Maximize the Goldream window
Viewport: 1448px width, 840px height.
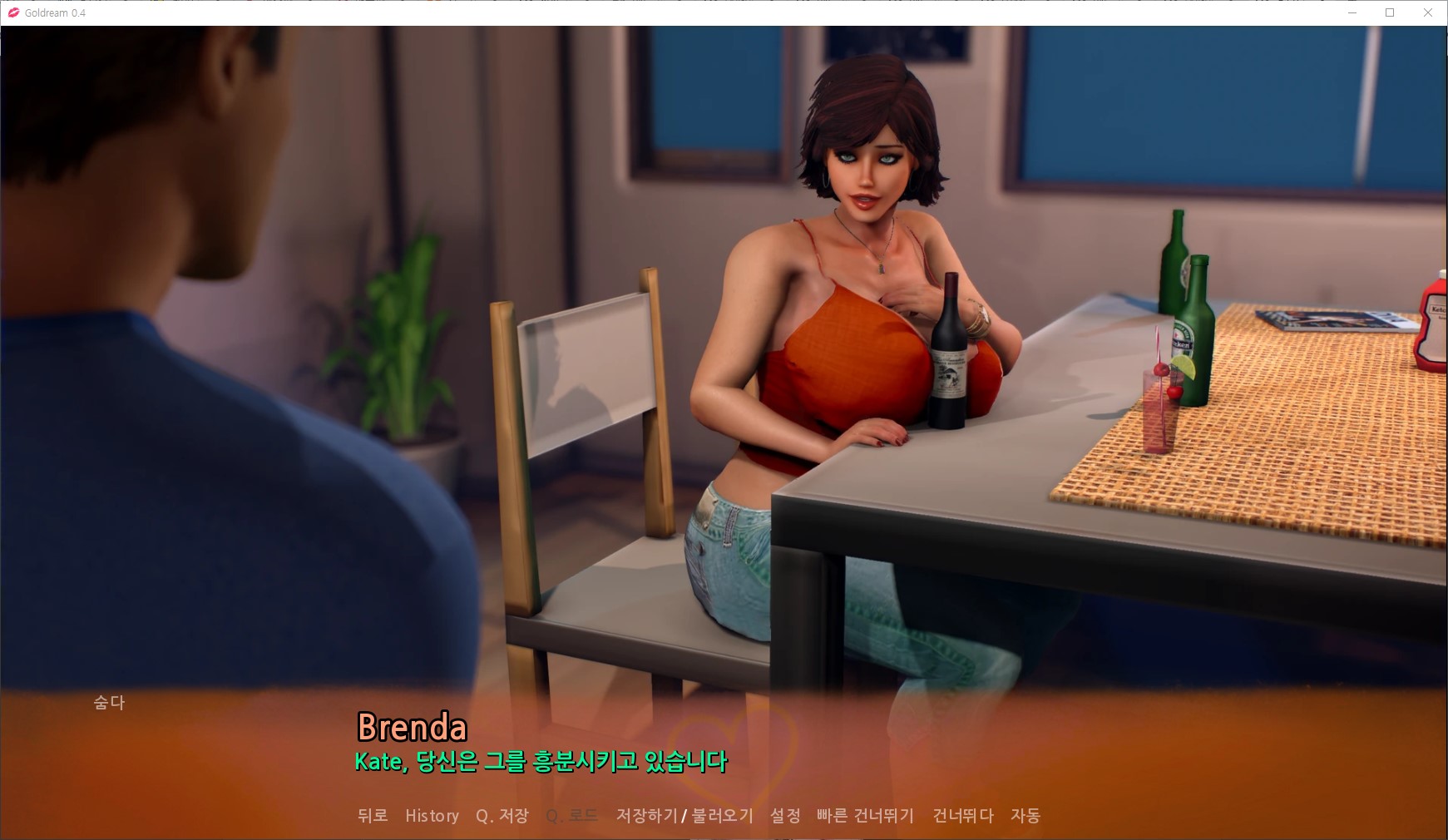click(1390, 12)
